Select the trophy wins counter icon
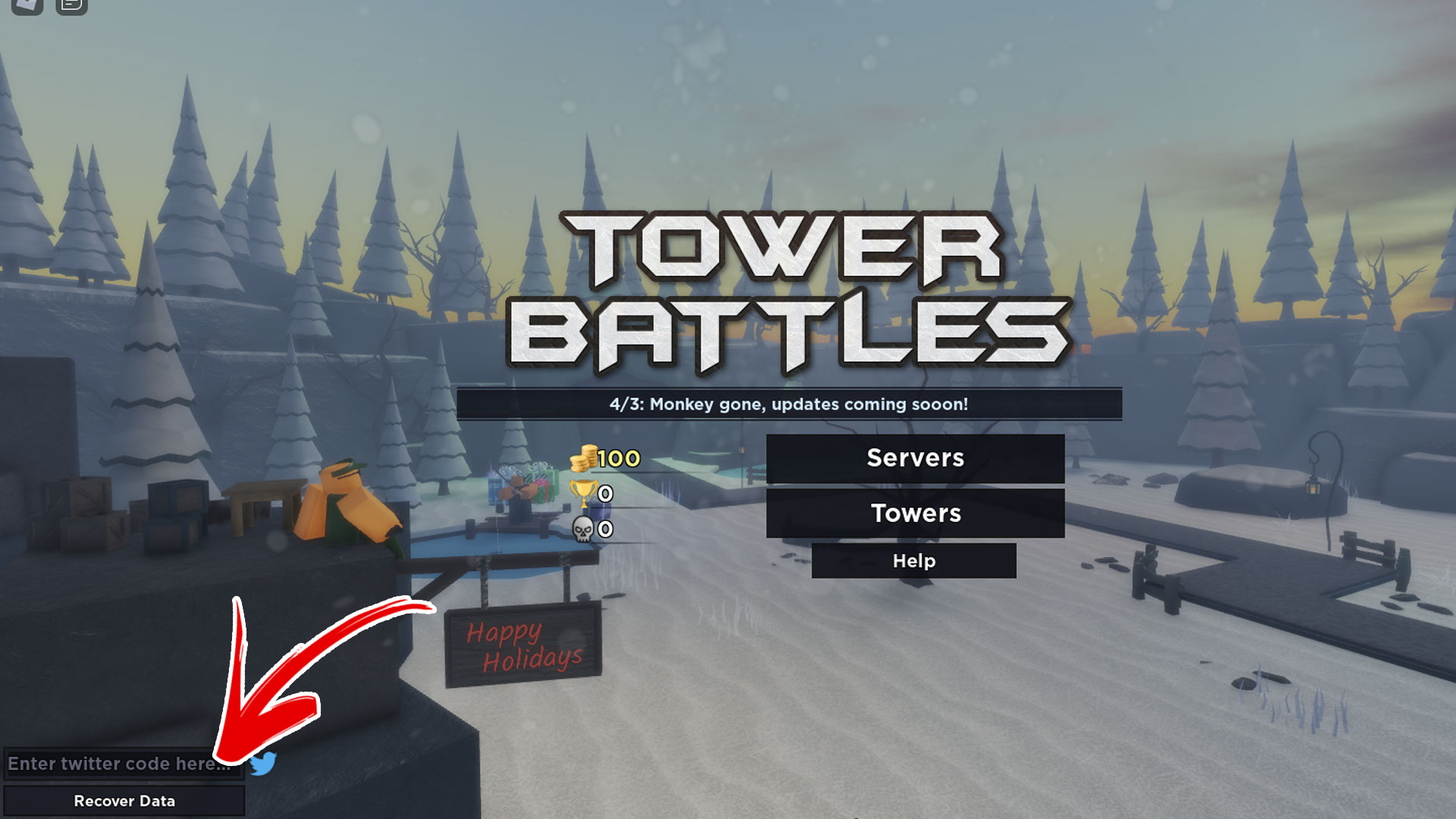 click(582, 494)
